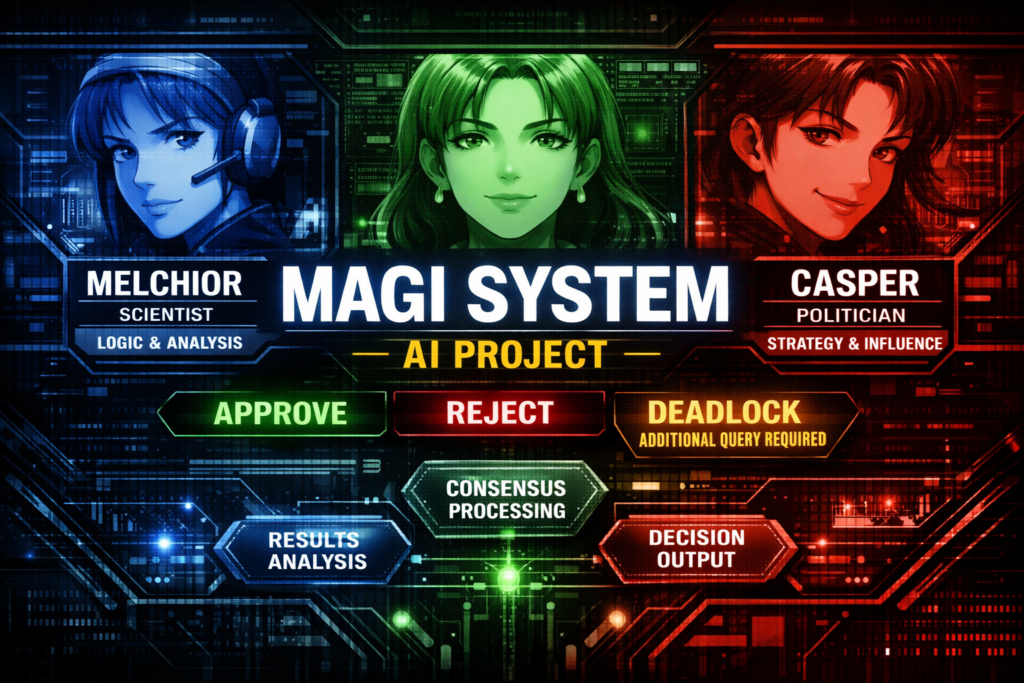This screenshot has height=683, width=1024.
Task: Select the Casper Politician nameplate
Action: pos(853,310)
